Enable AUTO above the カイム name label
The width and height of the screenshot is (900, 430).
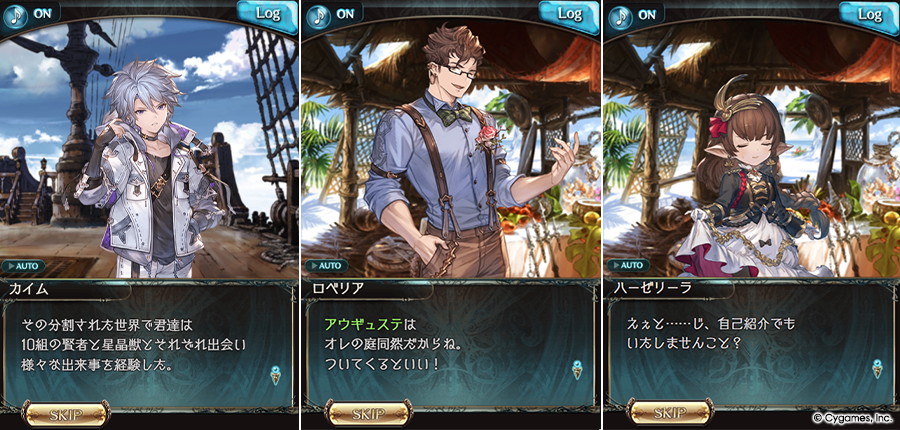coord(26,267)
